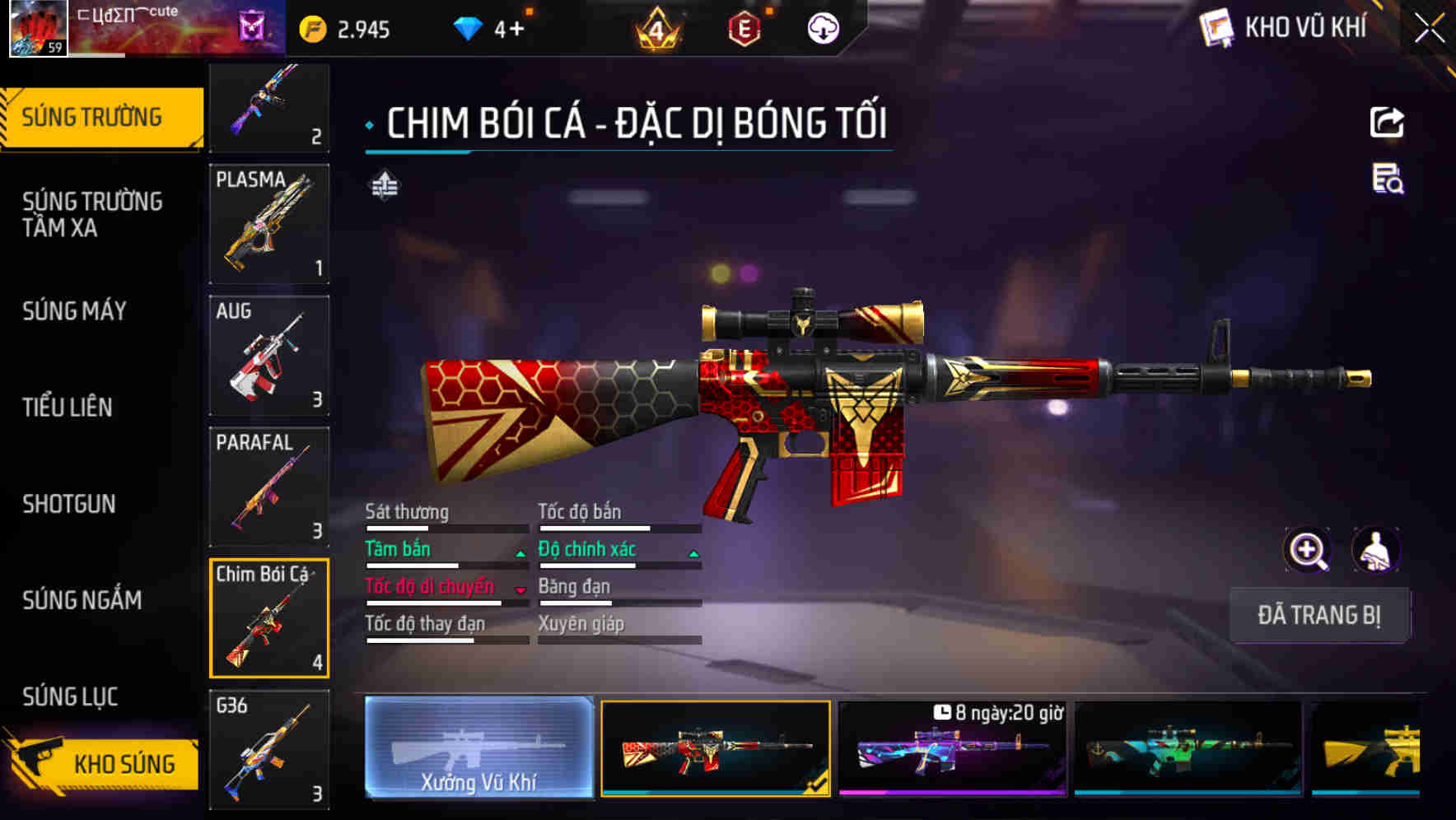Open the Súng Lục category
Screen dimensions: 1456x820
point(70,697)
